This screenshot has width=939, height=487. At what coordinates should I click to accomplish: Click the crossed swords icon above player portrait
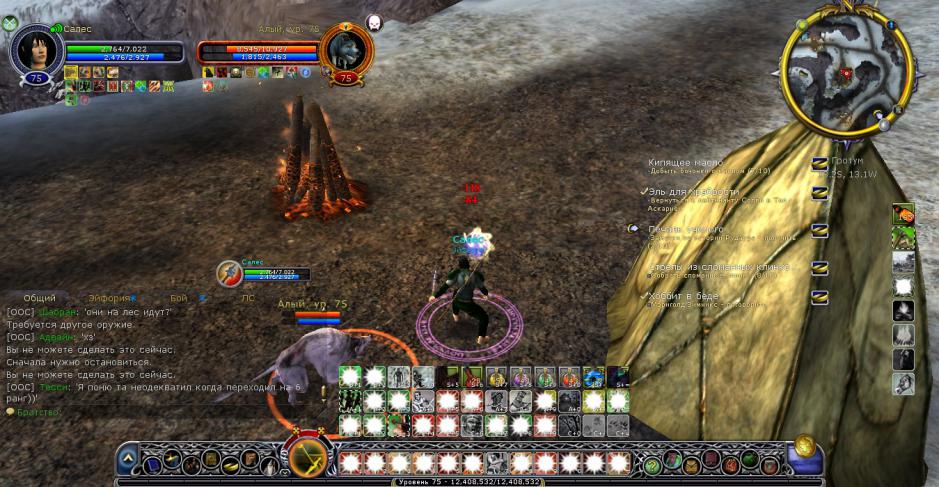point(13,22)
